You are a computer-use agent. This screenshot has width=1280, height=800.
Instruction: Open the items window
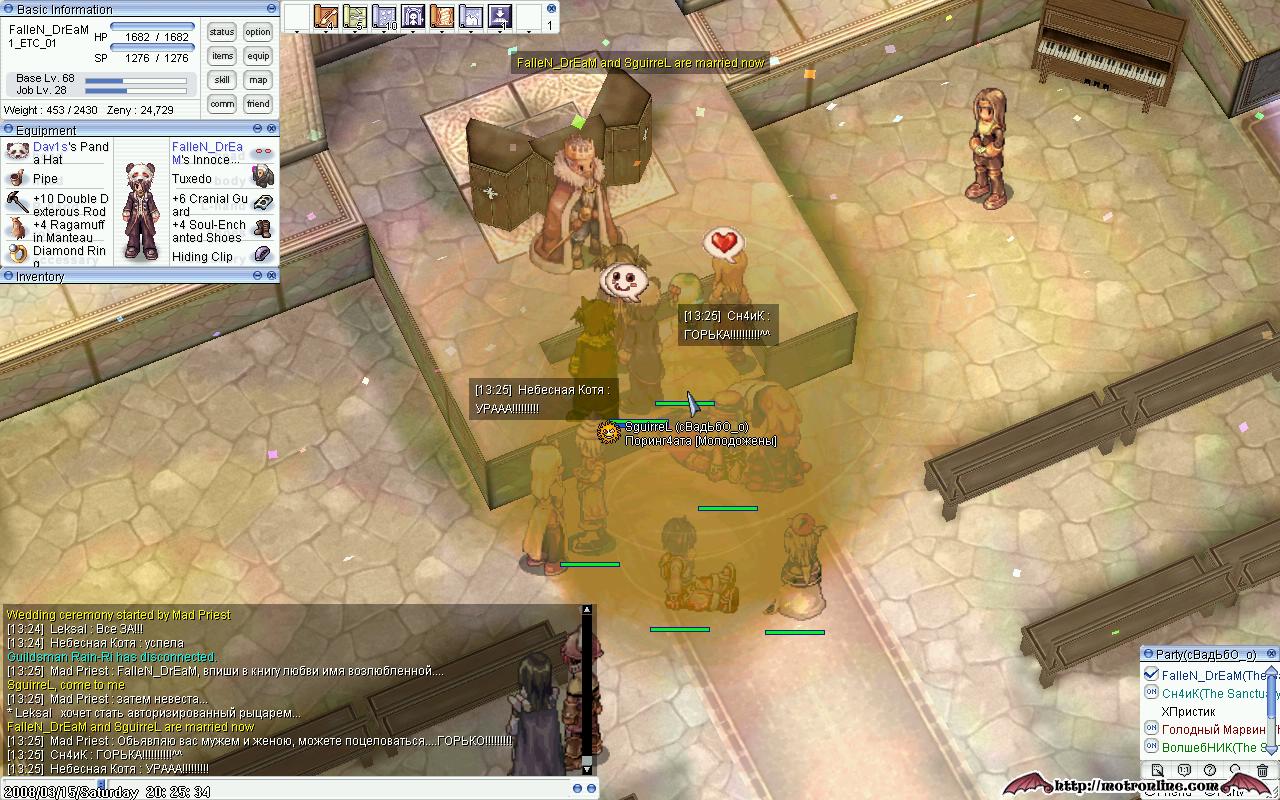click(222, 56)
